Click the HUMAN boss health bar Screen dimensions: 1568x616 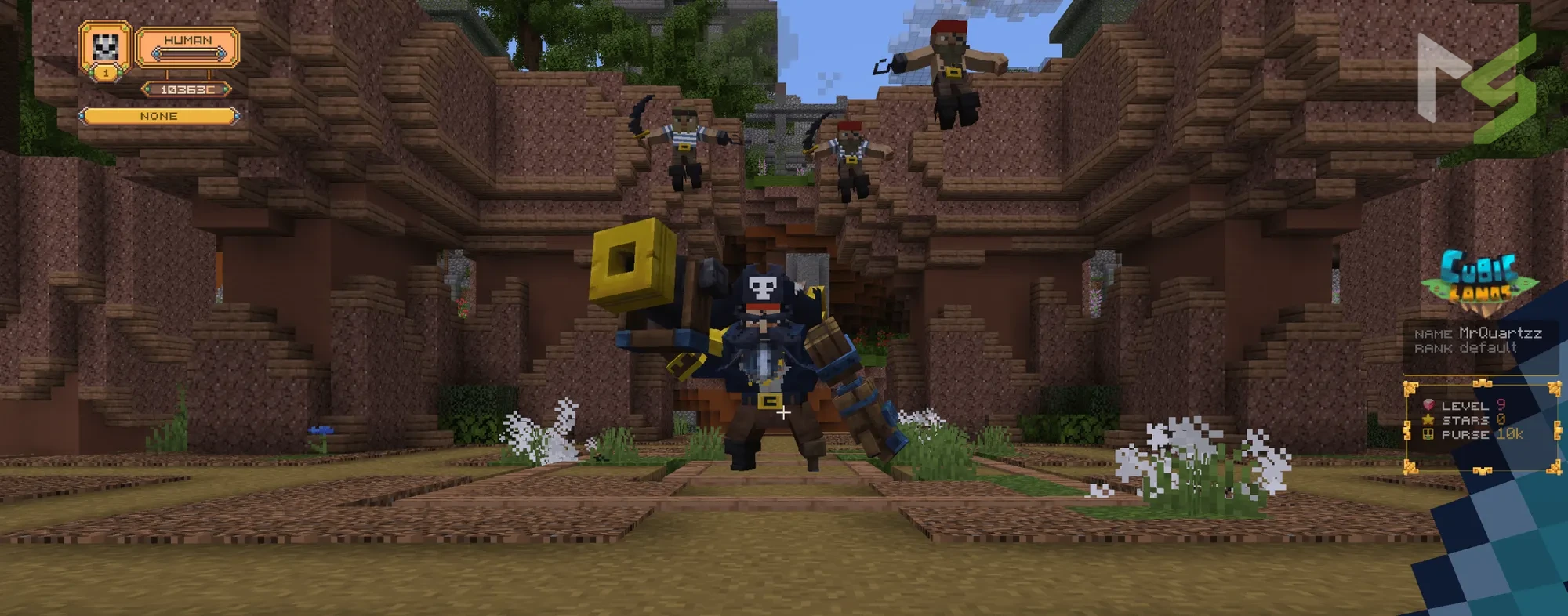click(x=188, y=53)
